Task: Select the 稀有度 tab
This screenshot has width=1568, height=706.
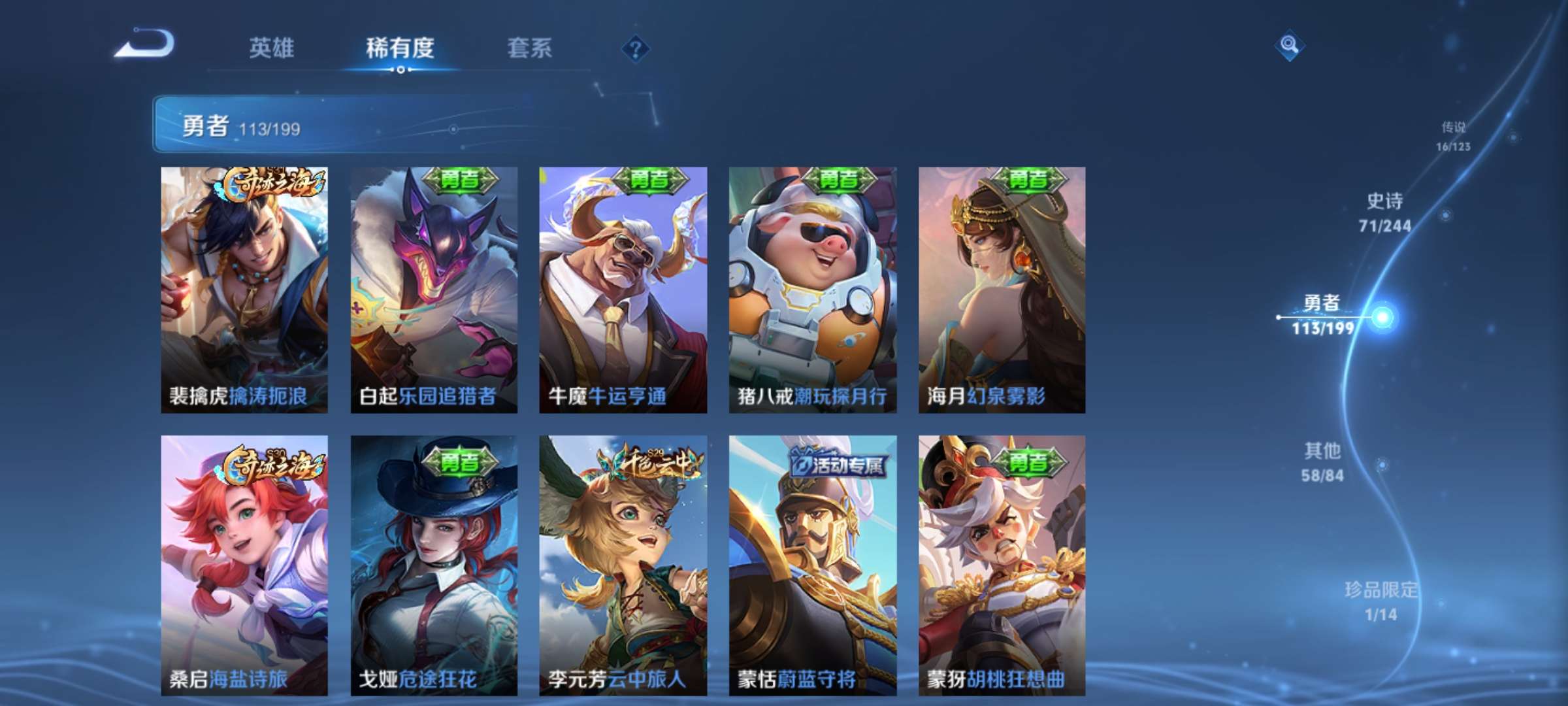Action: pyautogui.click(x=400, y=48)
